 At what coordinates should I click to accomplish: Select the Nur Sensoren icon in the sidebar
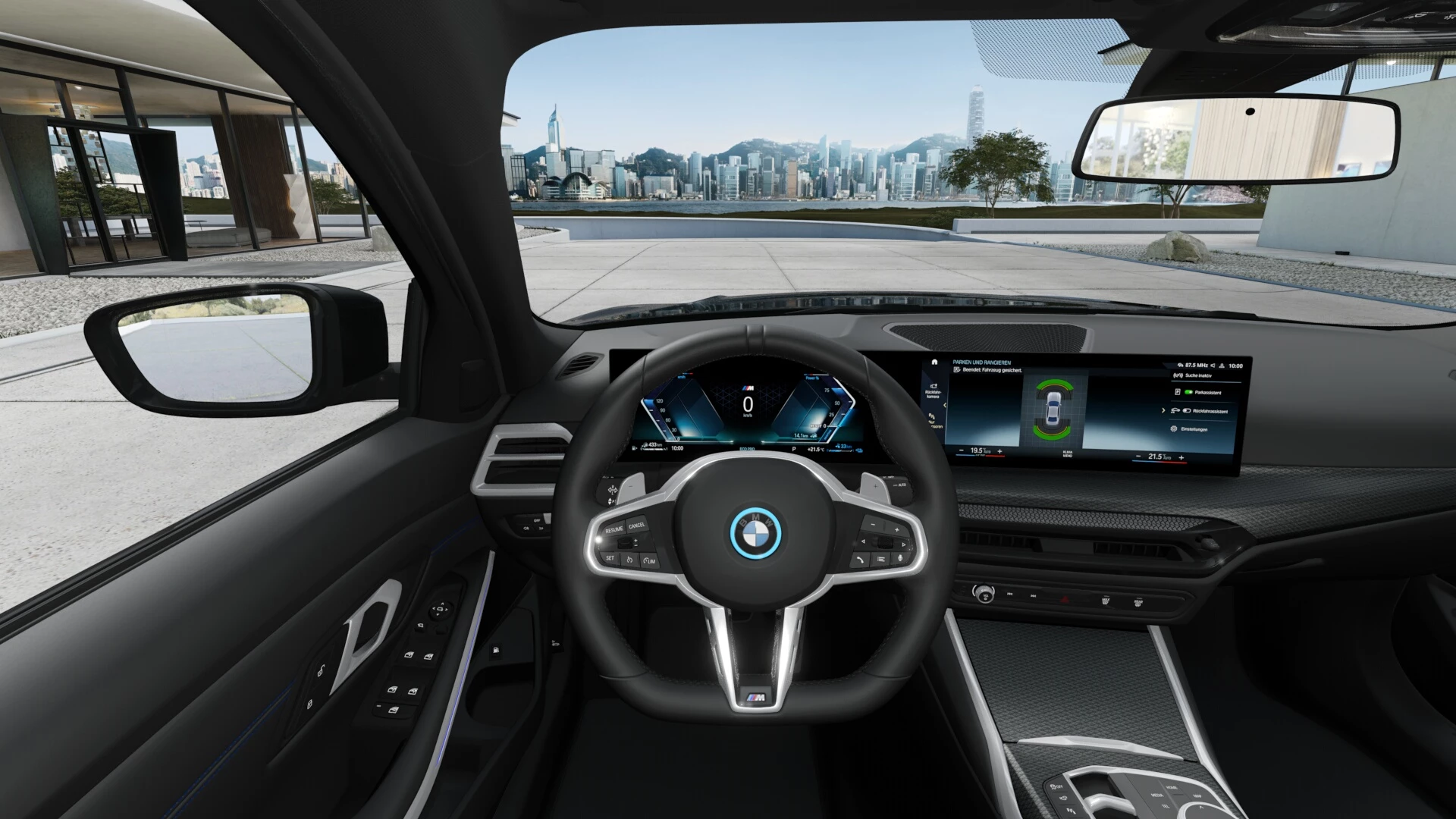click(x=932, y=417)
